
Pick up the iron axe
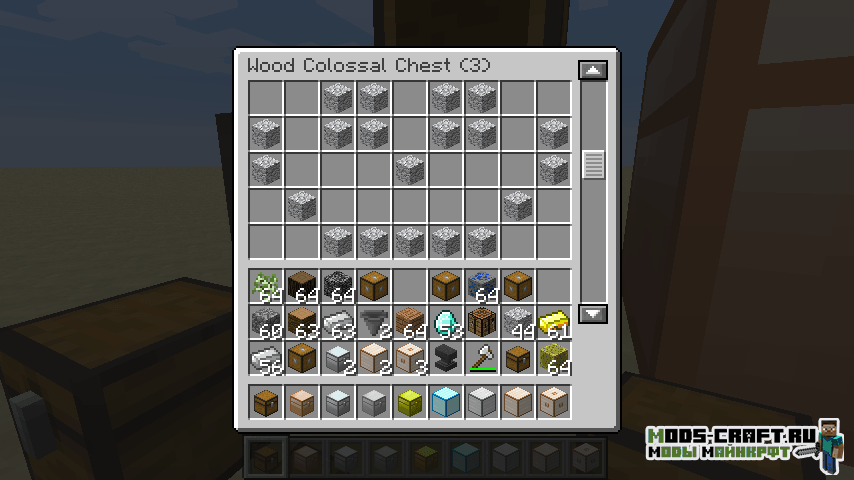click(x=482, y=358)
